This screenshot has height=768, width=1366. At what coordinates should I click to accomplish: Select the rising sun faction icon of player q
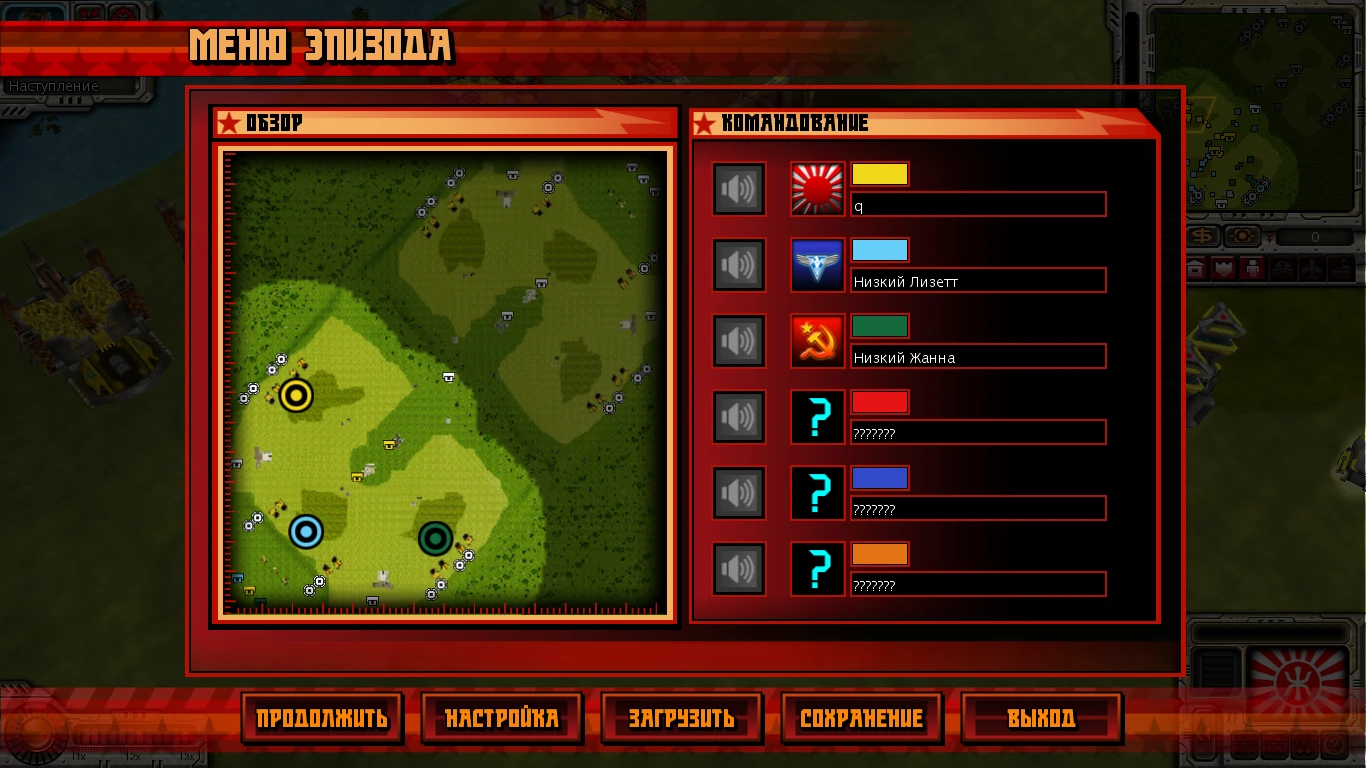click(817, 189)
